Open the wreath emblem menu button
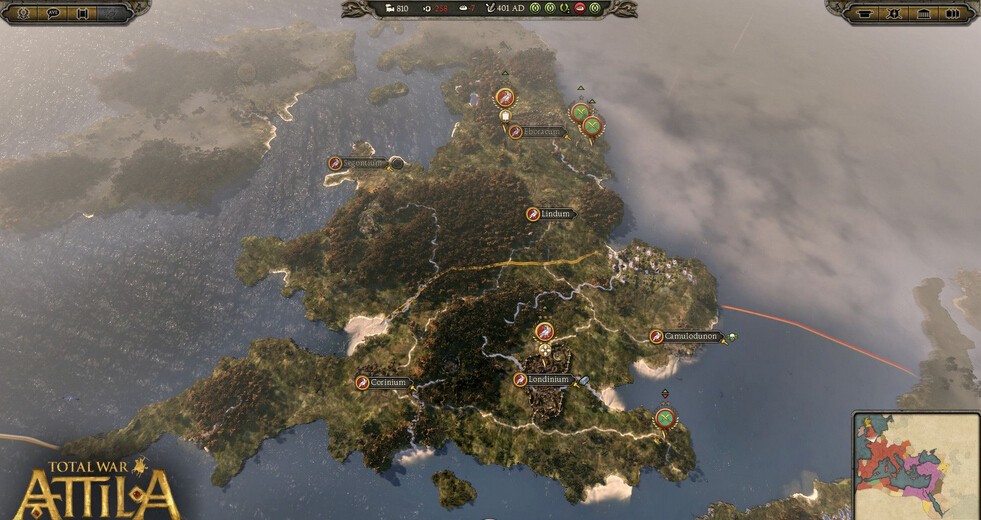The width and height of the screenshot is (981, 520). 23,13
